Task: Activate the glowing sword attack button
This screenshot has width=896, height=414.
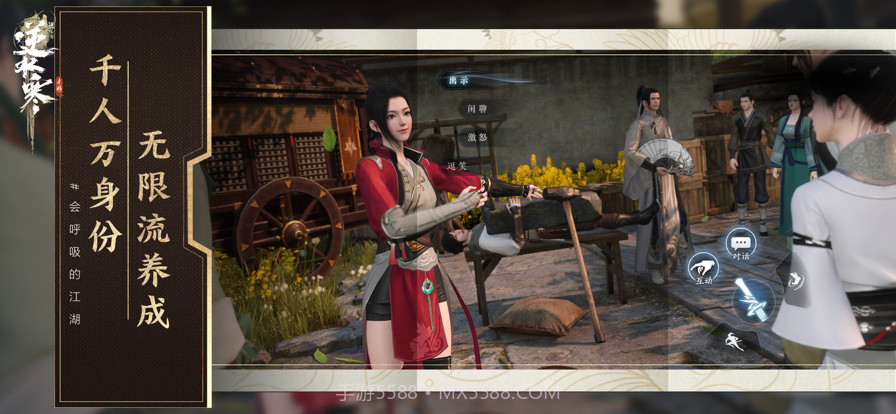Action: point(752,299)
